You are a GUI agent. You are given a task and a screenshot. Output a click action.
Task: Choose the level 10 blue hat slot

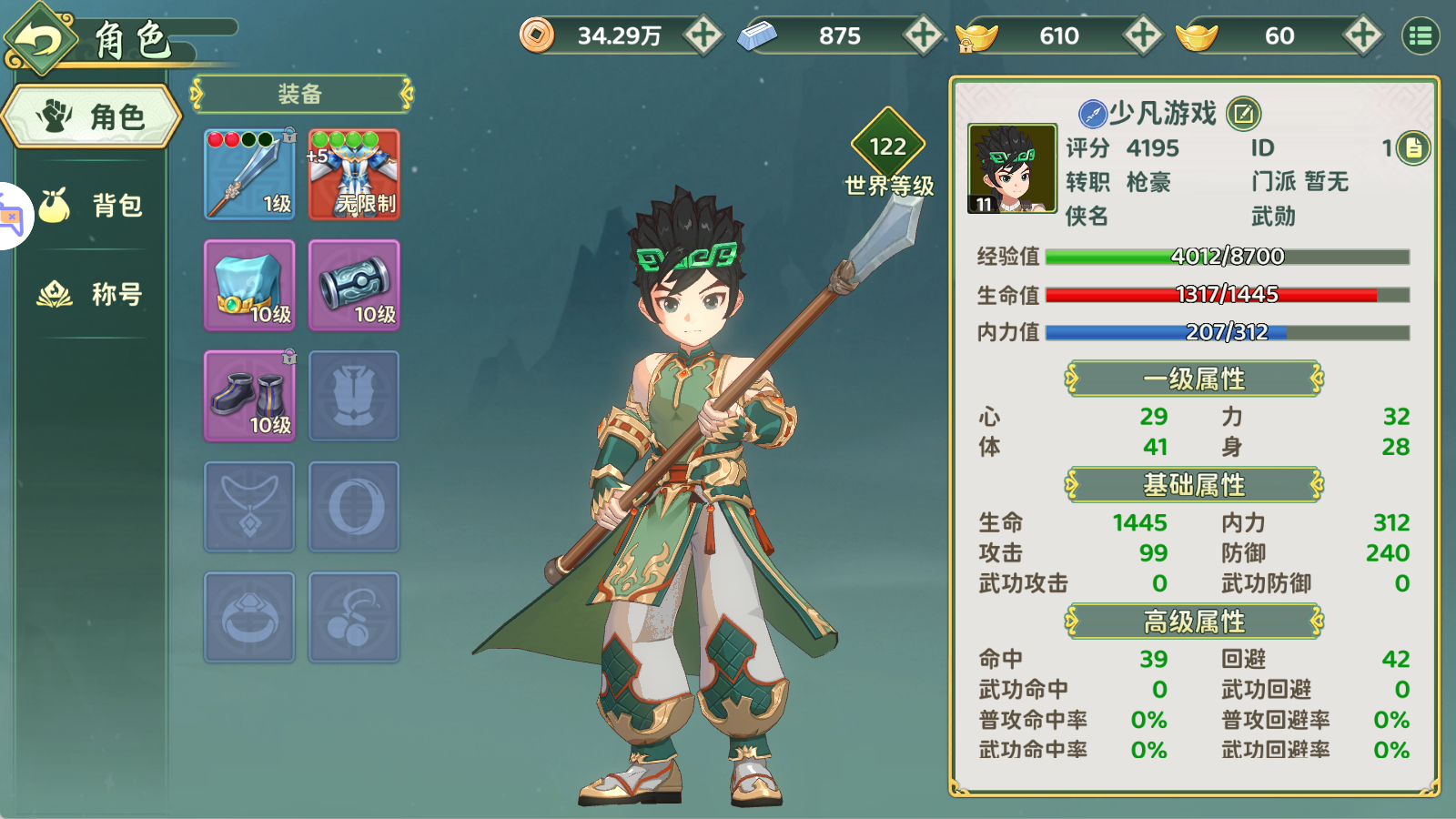[249, 286]
